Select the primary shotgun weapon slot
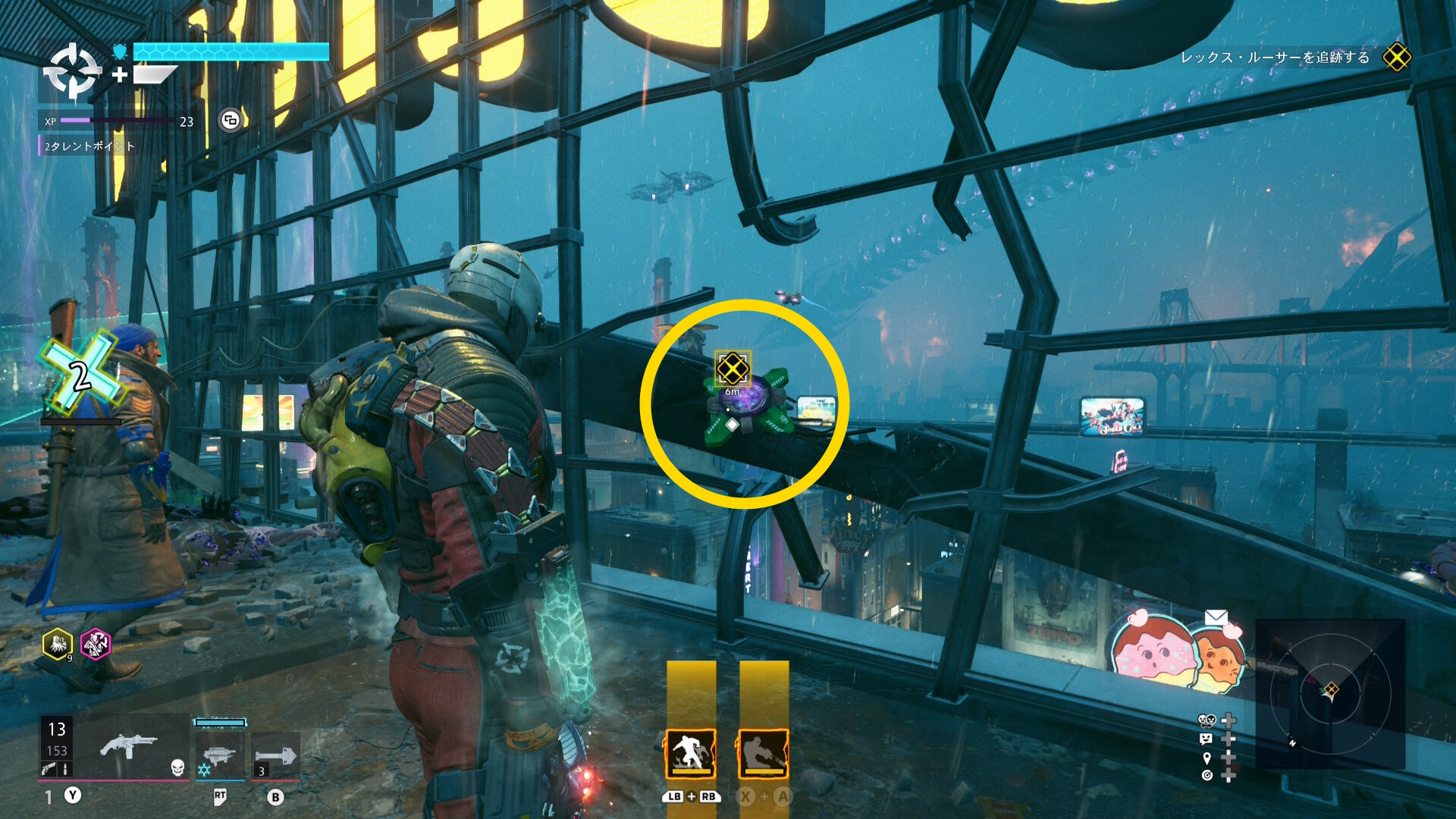Viewport: 1456px width, 819px height. (129, 748)
